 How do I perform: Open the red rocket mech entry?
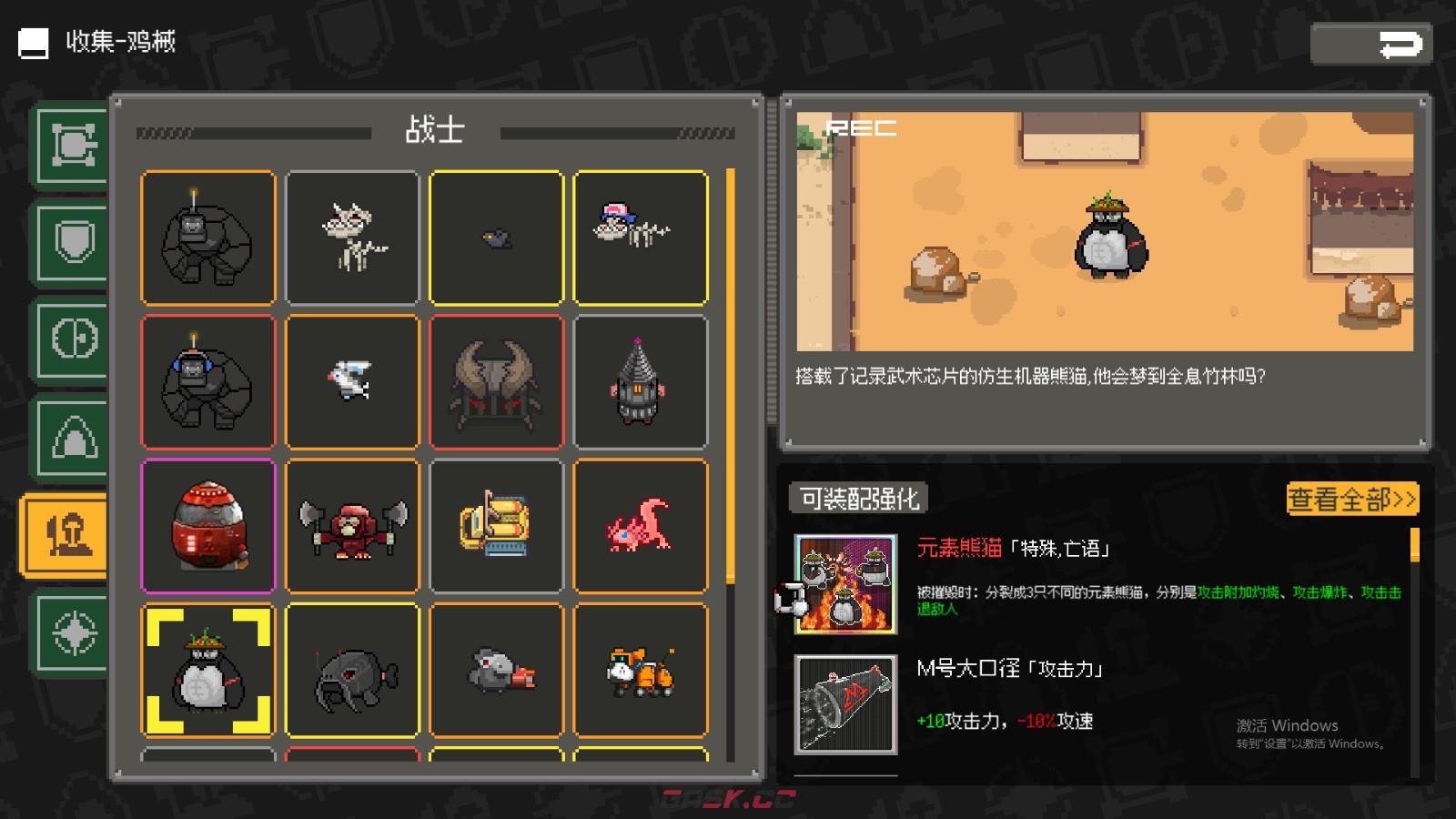[207, 526]
